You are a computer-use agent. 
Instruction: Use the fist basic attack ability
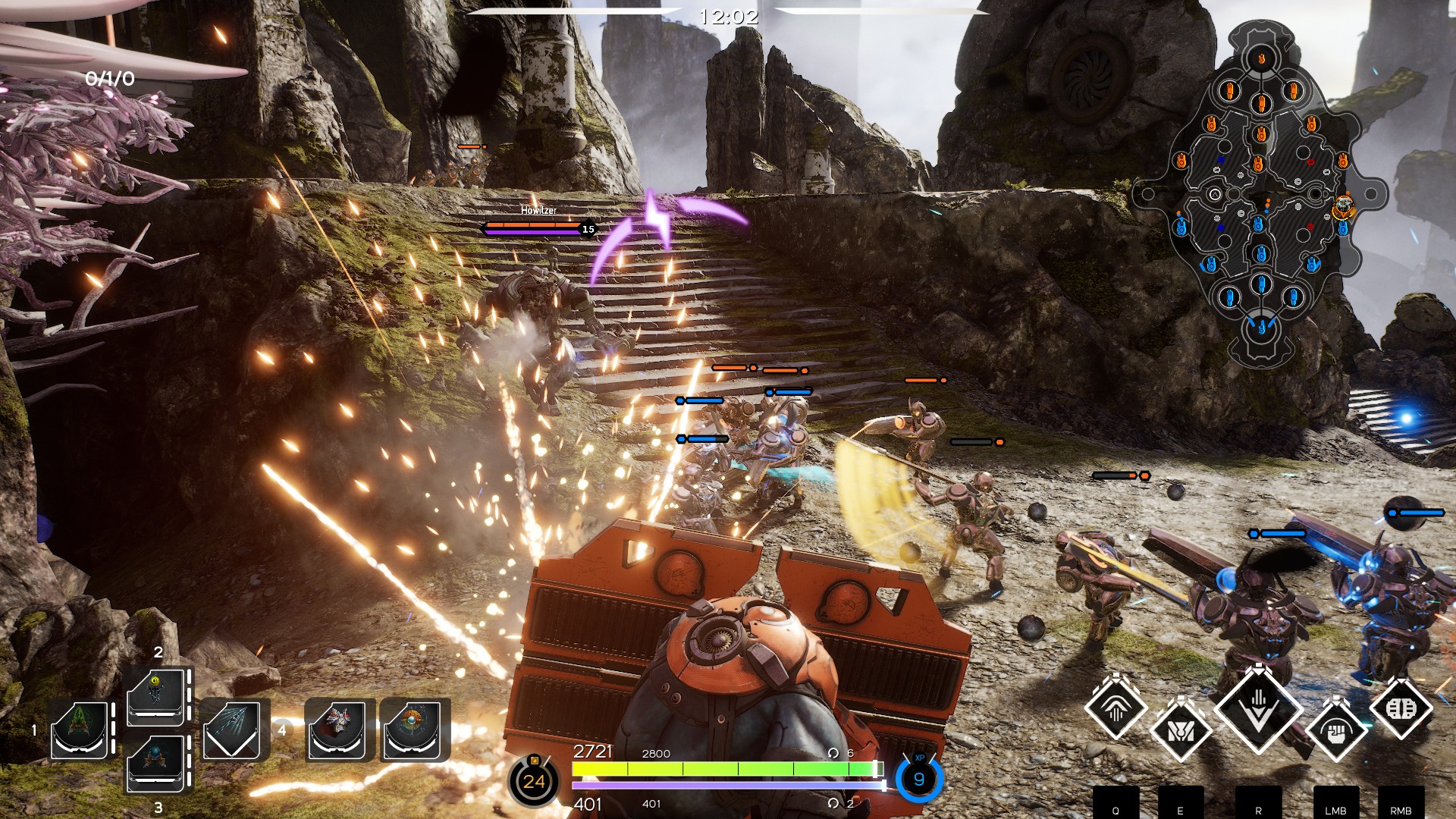coord(1336,730)
